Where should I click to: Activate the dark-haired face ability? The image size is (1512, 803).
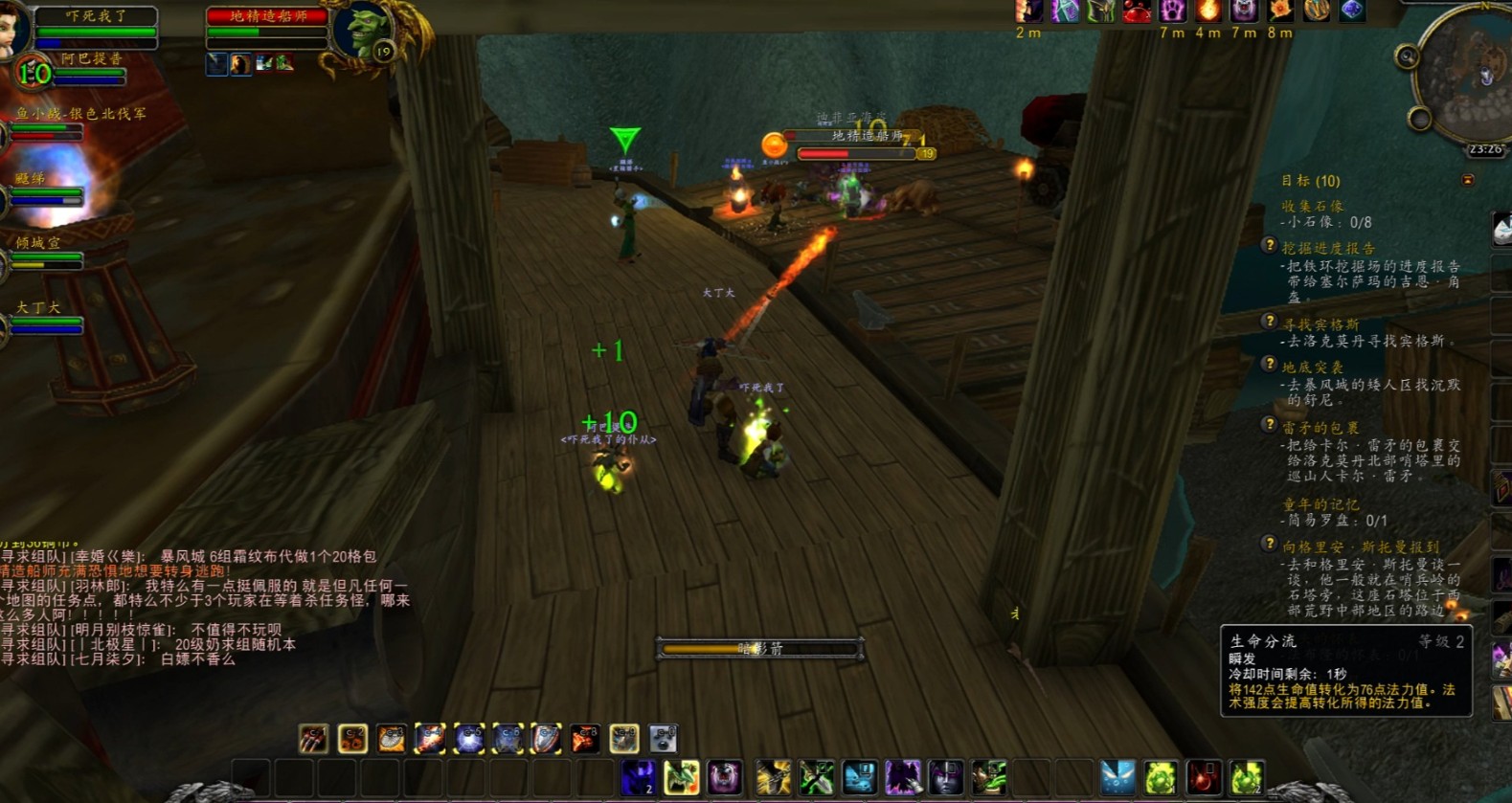[945, 778]
